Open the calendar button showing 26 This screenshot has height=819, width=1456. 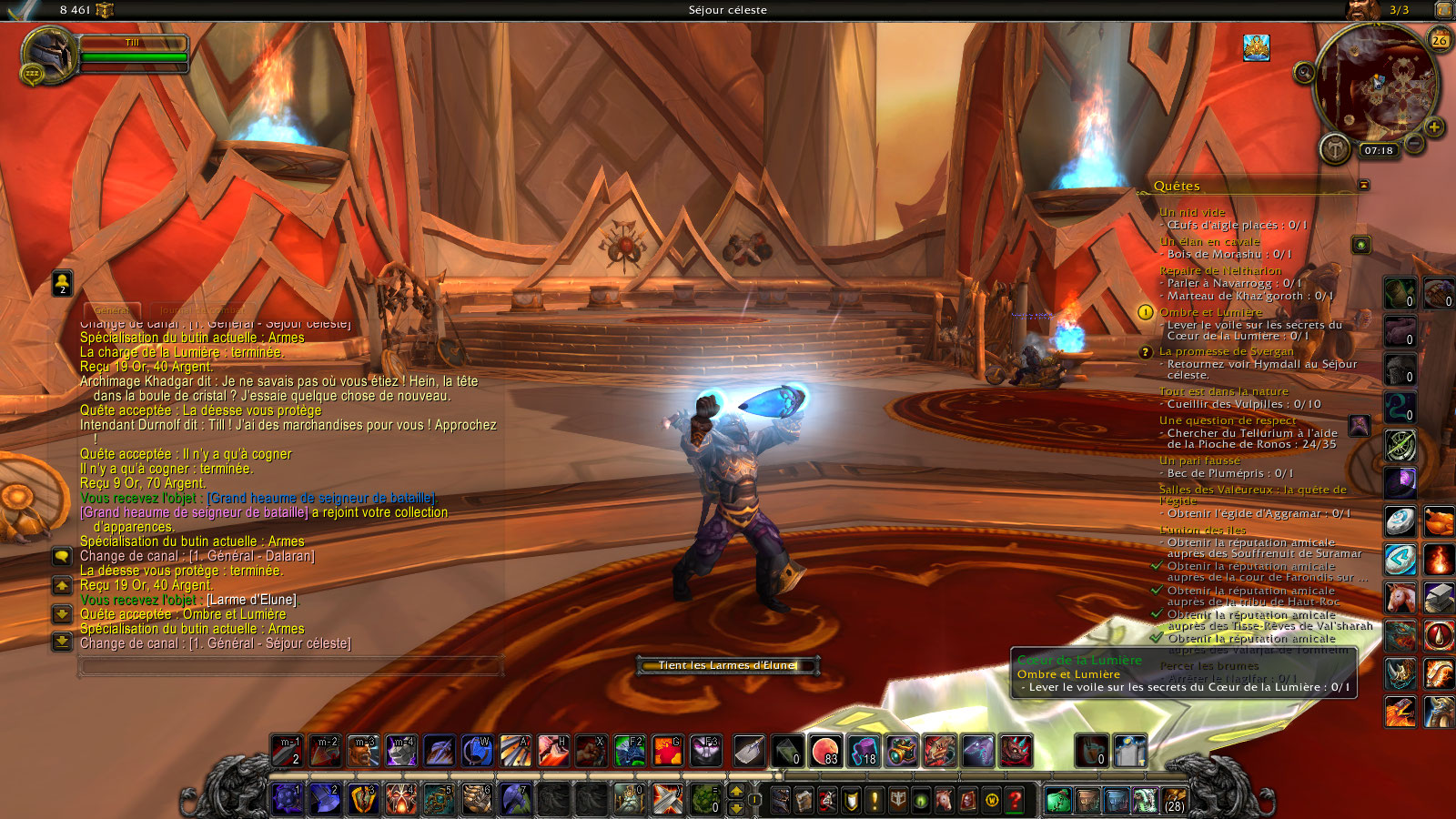pos(1440,39)
